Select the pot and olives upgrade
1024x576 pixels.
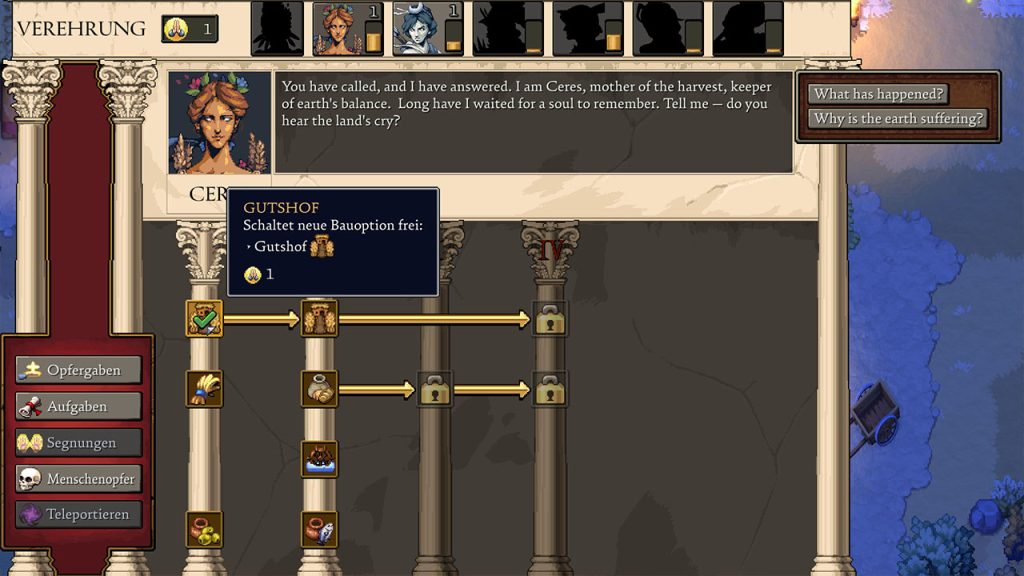(x=204, y=529)
